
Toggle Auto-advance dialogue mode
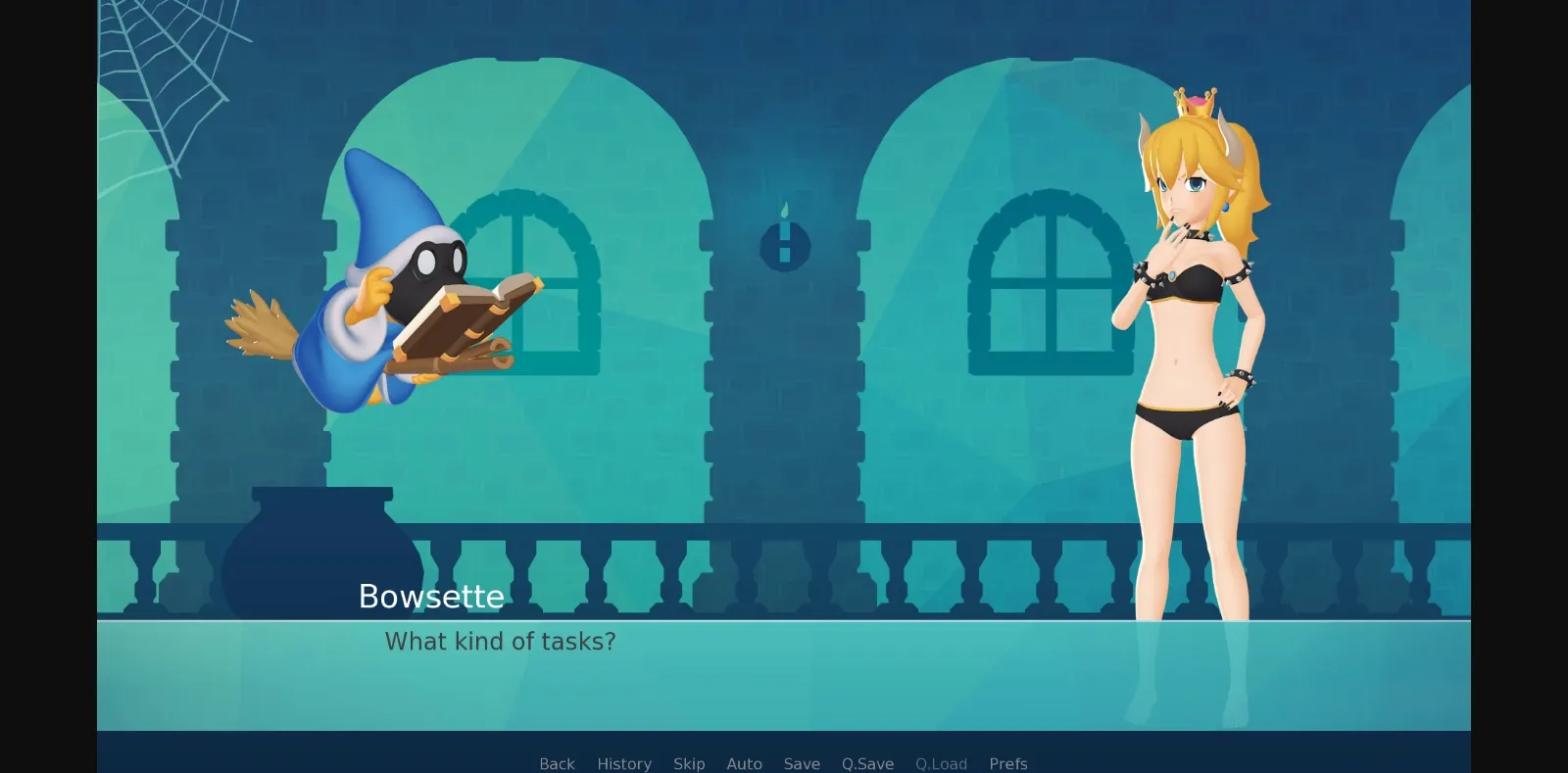click(745, 763)
